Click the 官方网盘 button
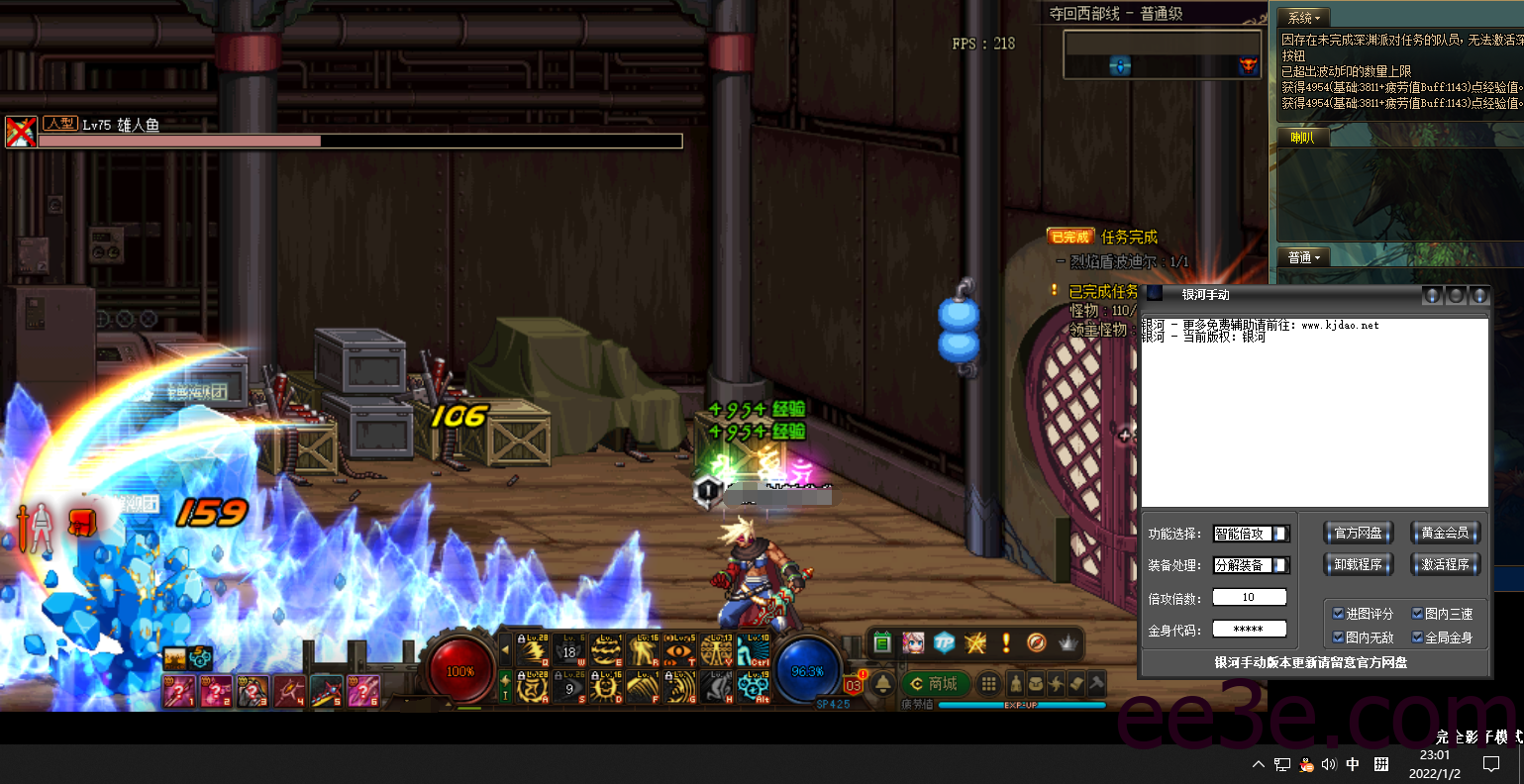The image size is (1524, 784). pos(1358,534)
